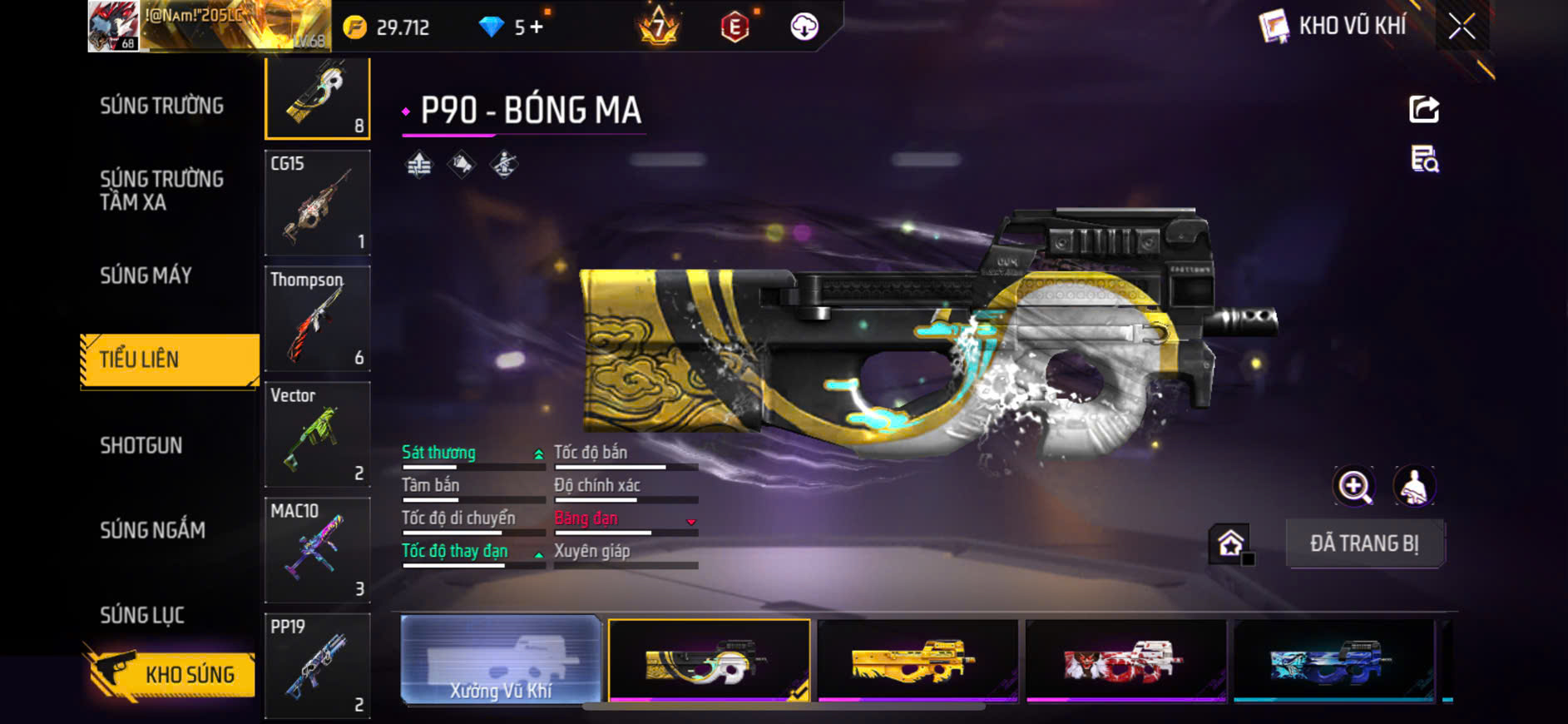Click the Đã Trang Bị equipped button

point(1364,543)
